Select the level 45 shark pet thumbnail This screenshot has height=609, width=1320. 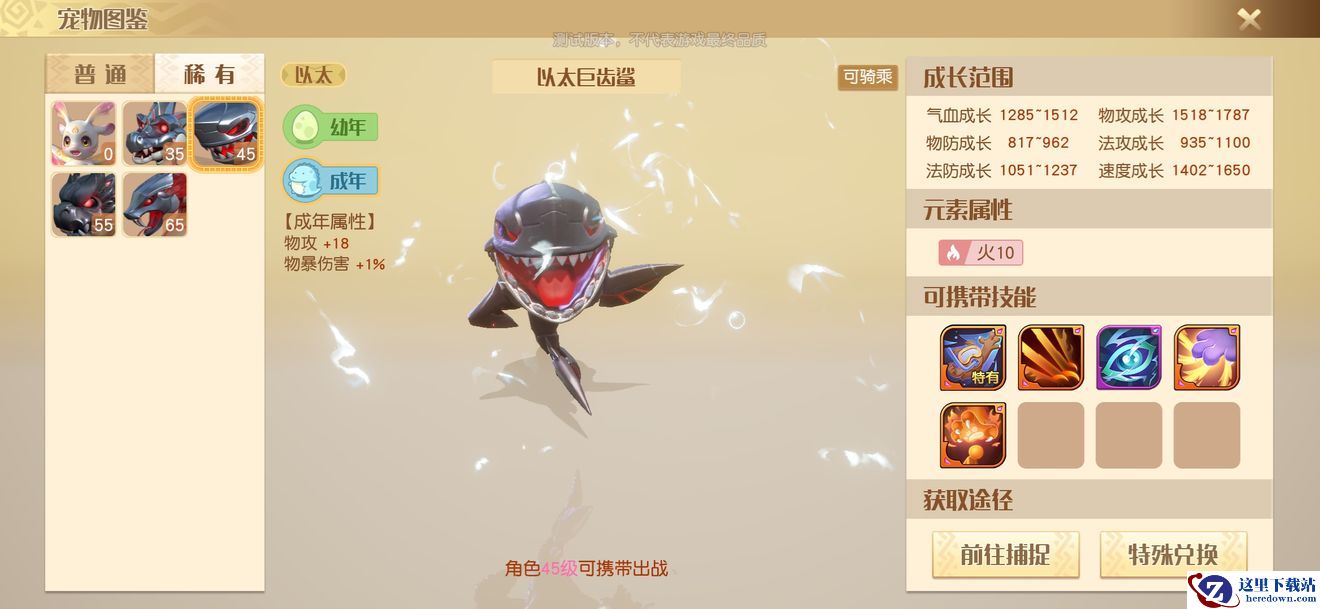226,133
